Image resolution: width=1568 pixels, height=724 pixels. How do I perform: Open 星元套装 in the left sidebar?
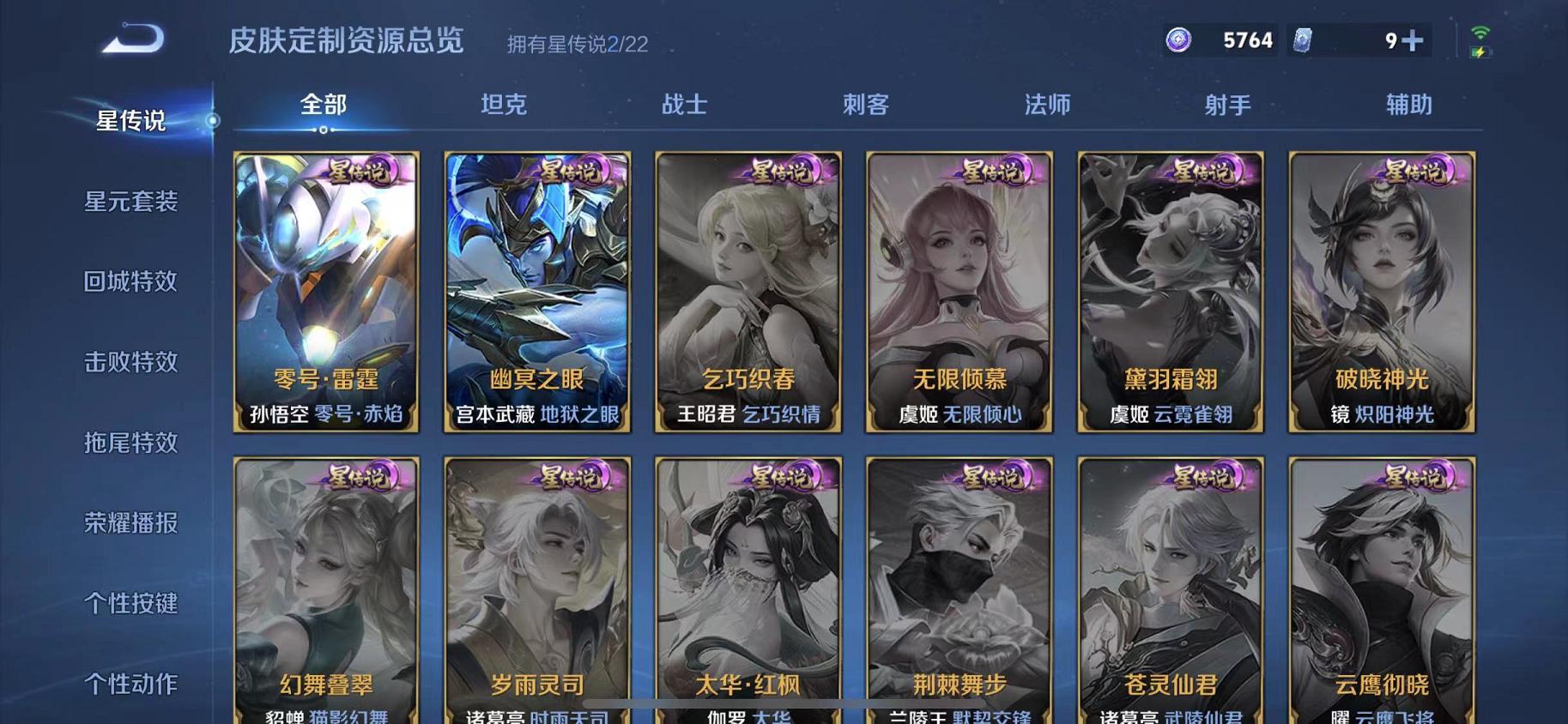[x=130, y=202]
